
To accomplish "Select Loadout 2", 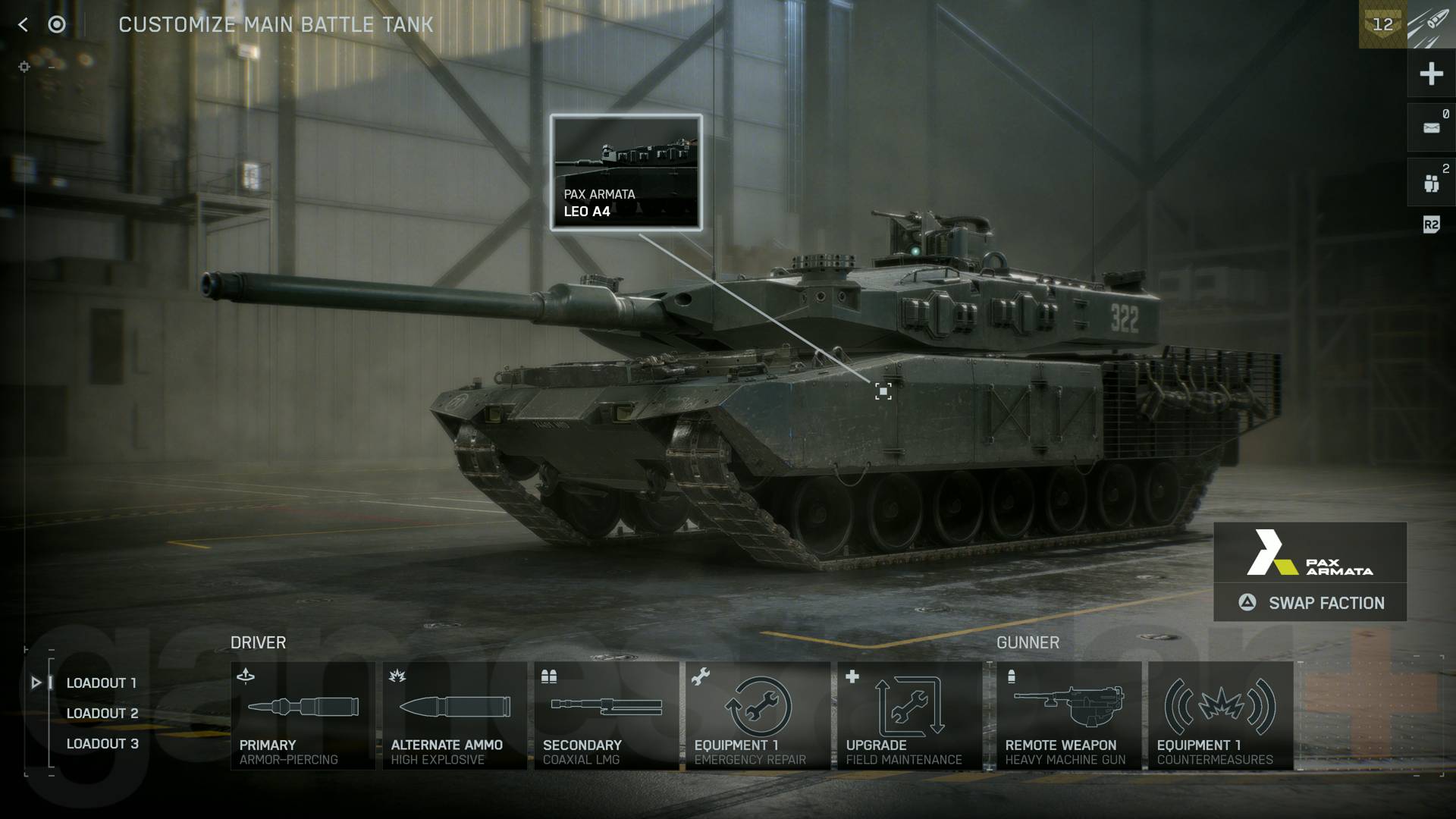I will [x=102, y=713].
